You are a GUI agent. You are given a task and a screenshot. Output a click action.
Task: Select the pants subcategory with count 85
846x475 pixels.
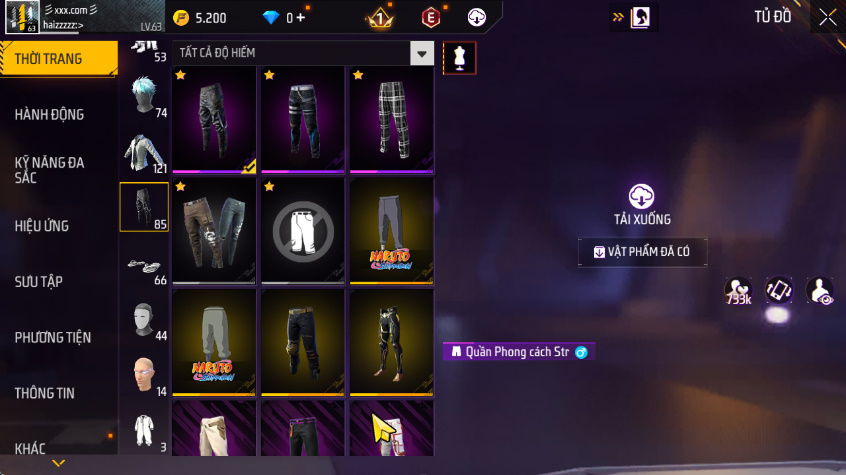point(144,207)
